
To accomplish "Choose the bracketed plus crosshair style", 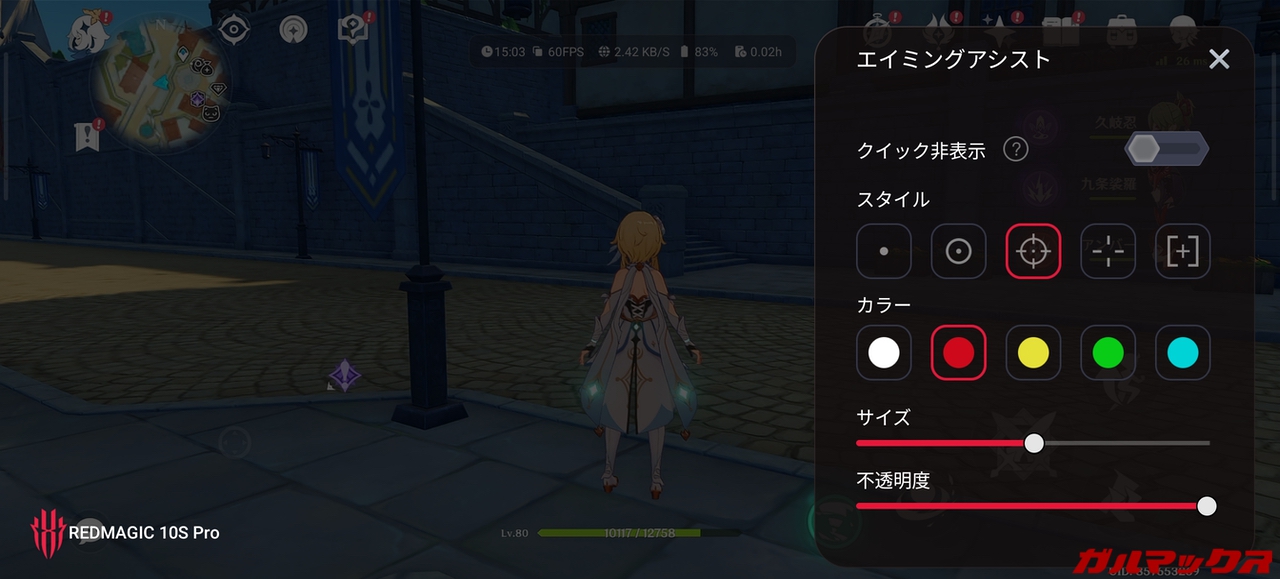I will click(1183, 251).
